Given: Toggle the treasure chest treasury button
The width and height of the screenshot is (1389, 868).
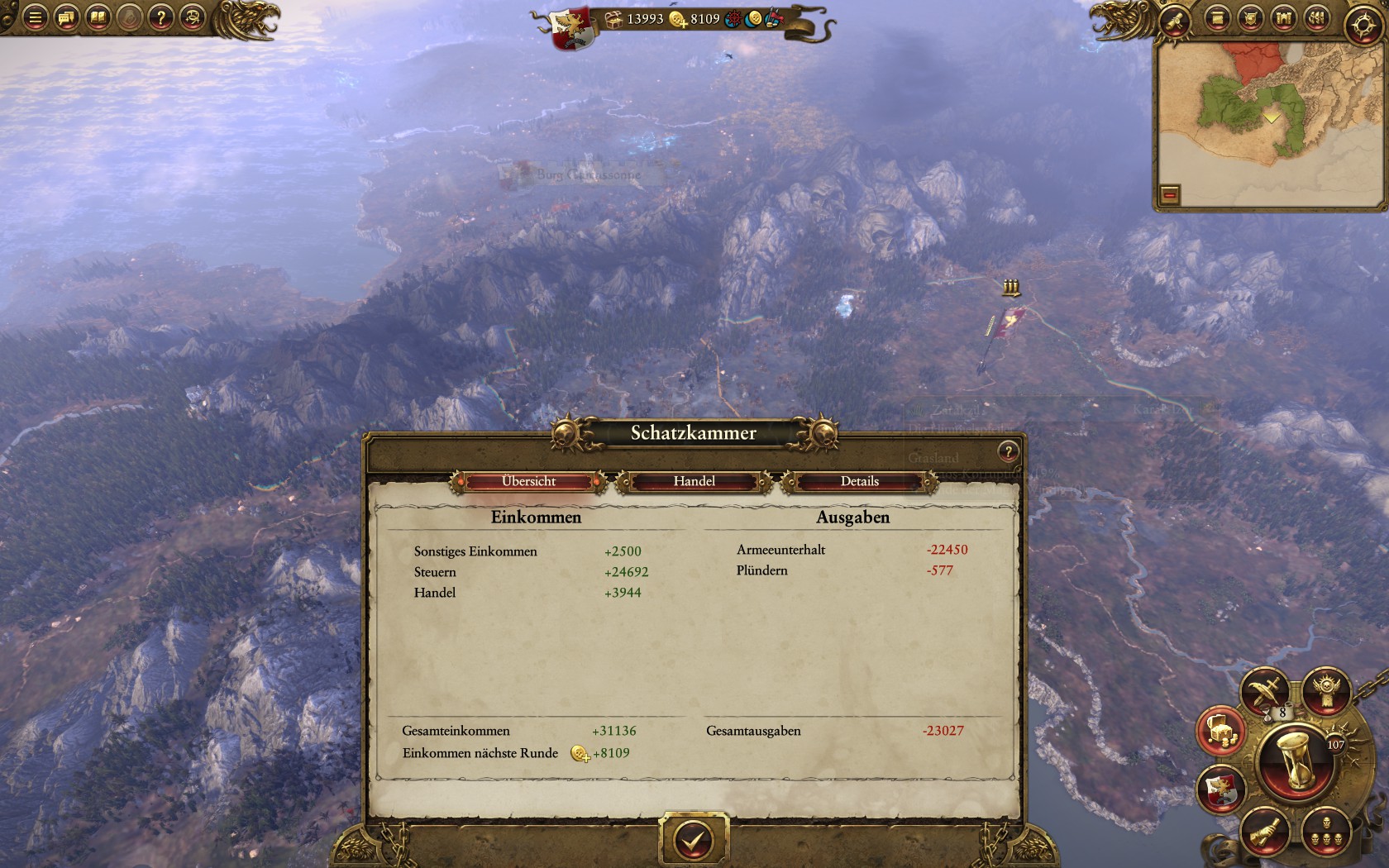Looking at the screenshot, I should point(1221,731).
